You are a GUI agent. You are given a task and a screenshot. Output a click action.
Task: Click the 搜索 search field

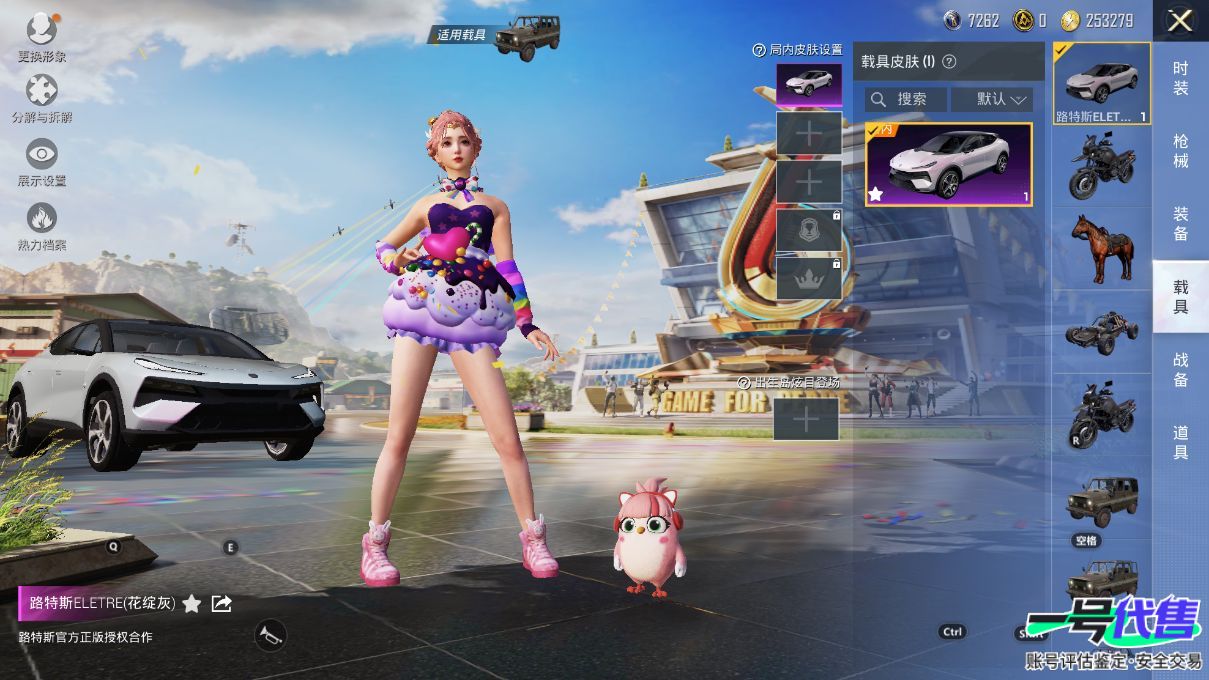click(x=906, y=99)
